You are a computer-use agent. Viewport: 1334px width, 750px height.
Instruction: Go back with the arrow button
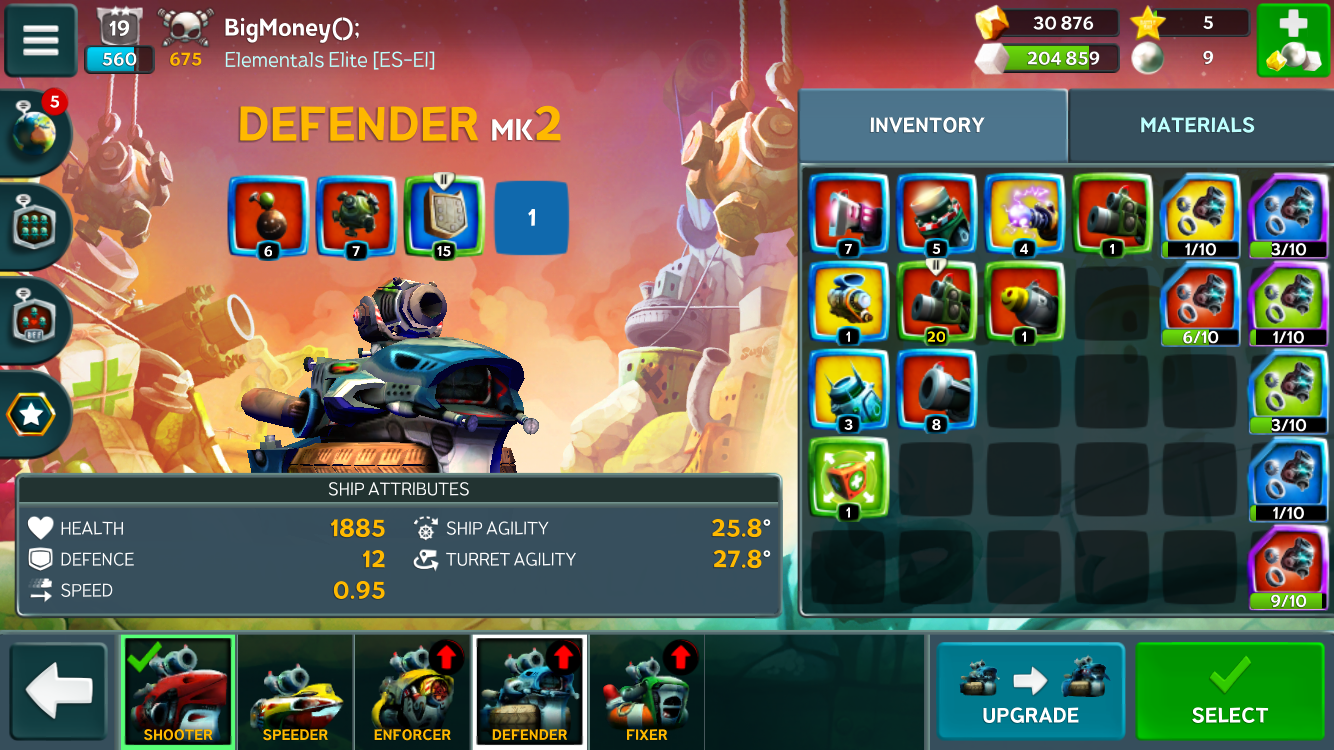pyautogui.click(x=58, y=691)
